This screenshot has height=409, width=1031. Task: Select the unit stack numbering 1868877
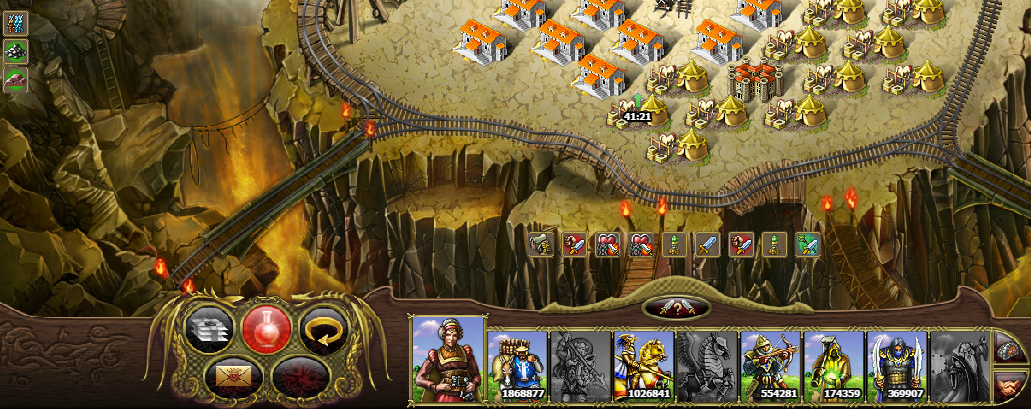517,367
